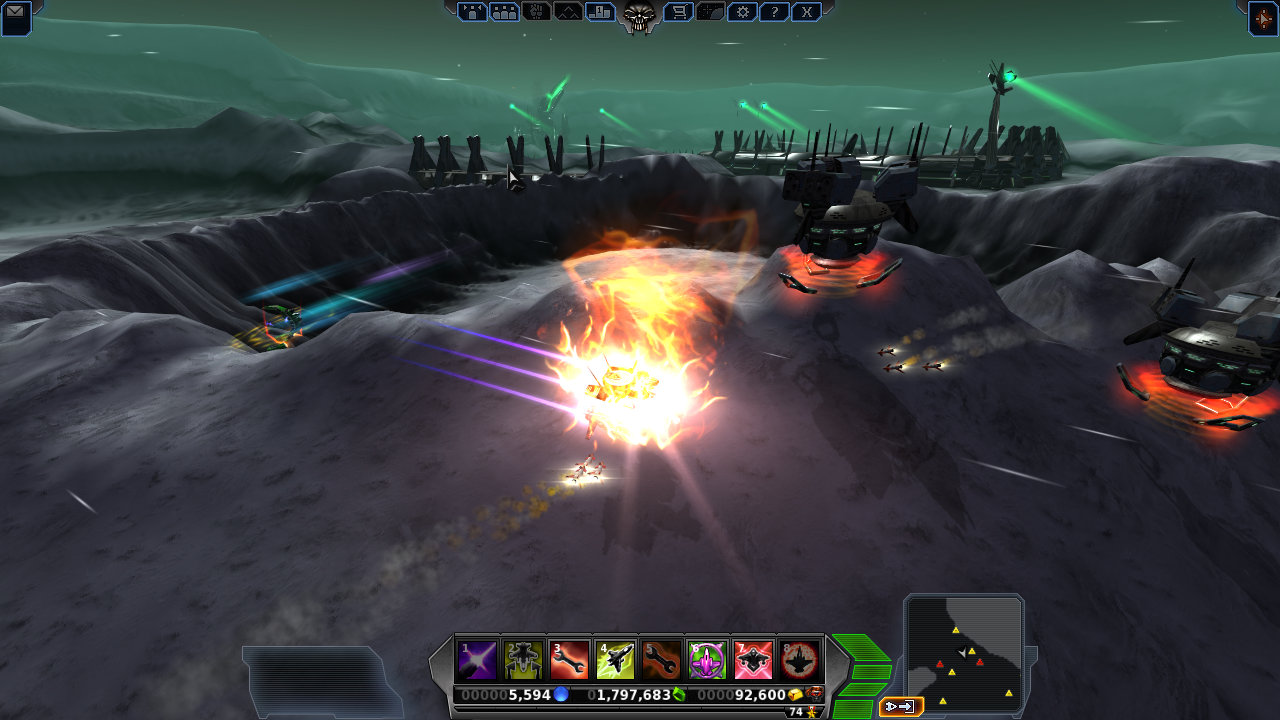Activate ability 8 ship in red circle
Image resolution: width=1280 pixels, height=720 pixels.
tap(799, 660)
